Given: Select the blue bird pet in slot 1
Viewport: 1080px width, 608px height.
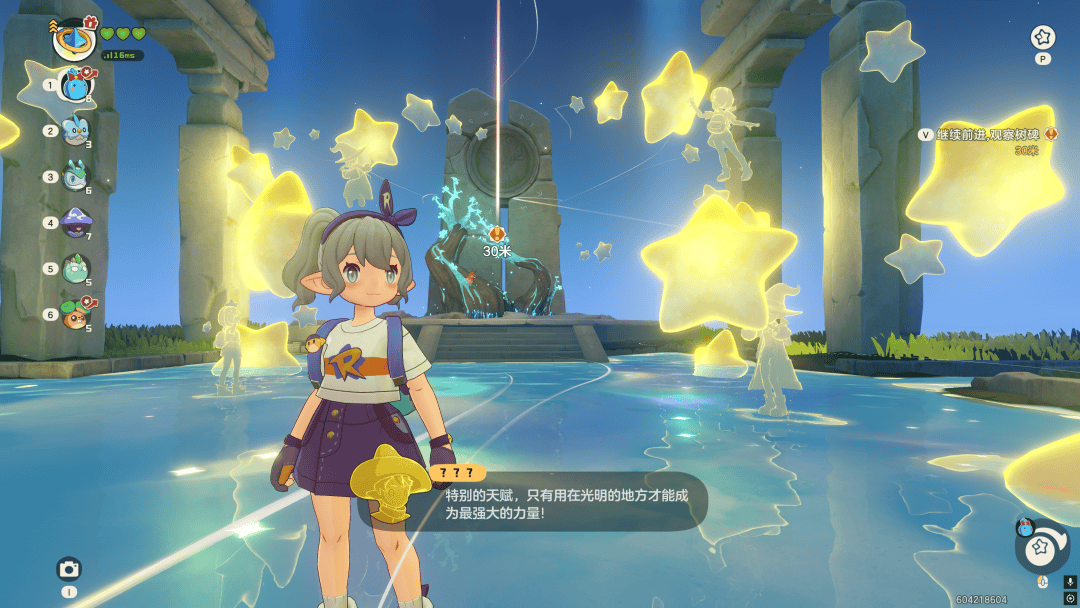Looking at the screenshot, I should pyautogui.click(x=76, y=86).
